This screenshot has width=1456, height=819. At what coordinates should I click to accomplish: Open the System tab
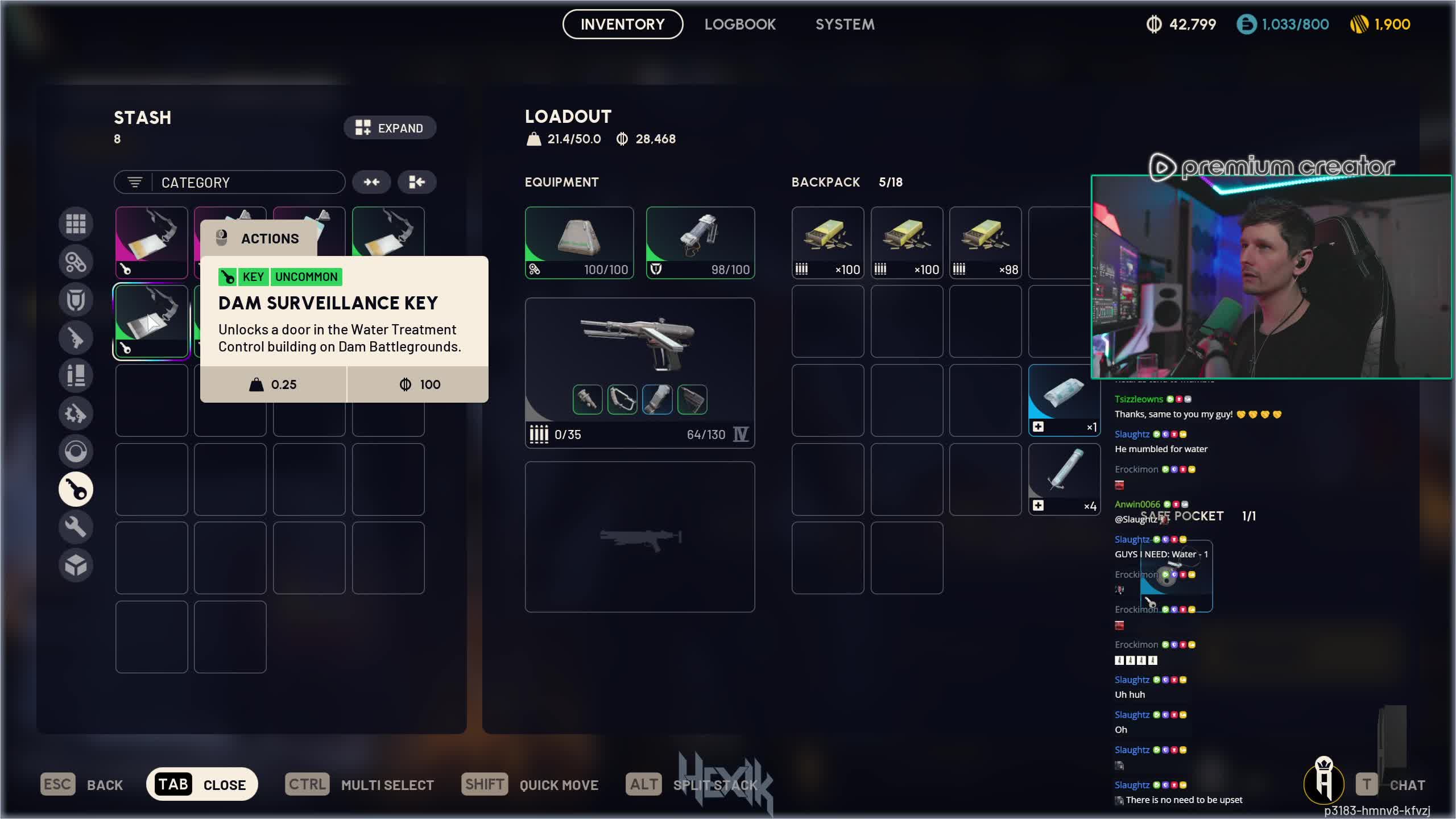[845, 24]
